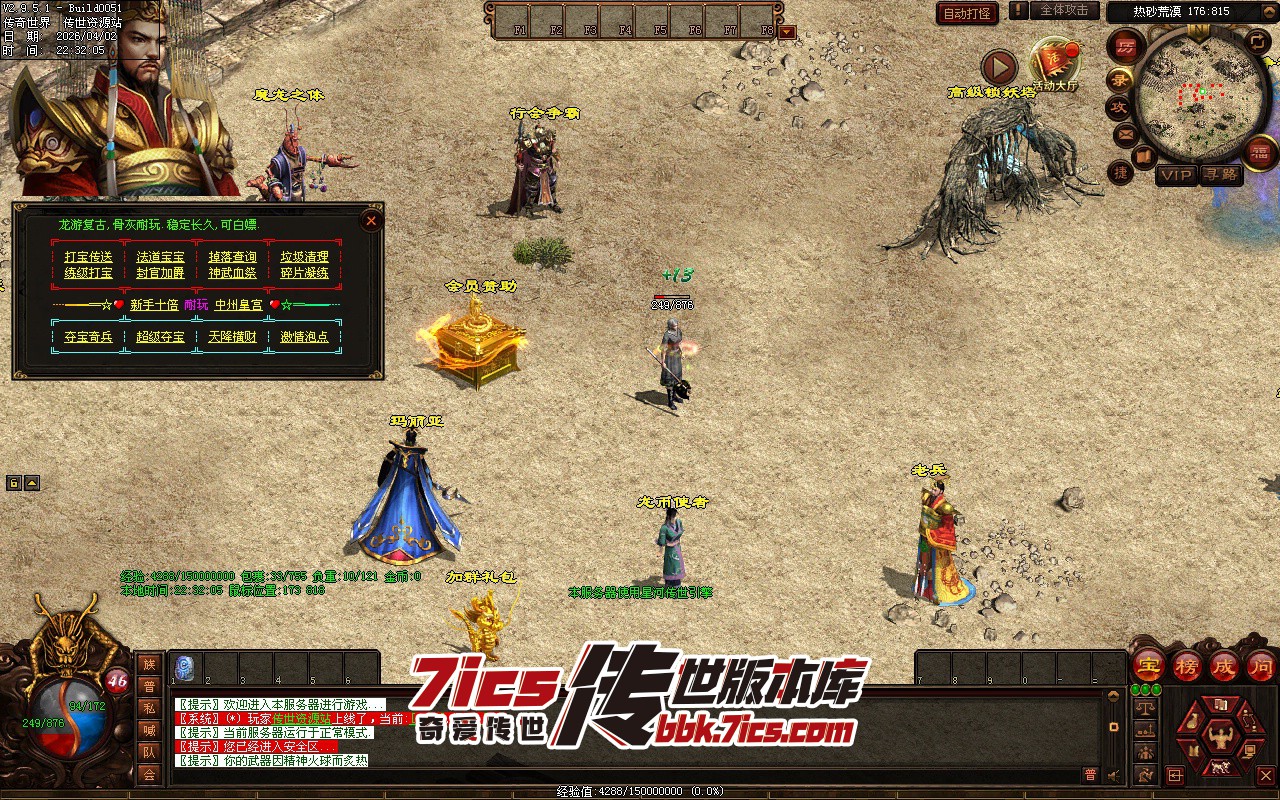1280x800 pixels.
Task: Click the 全体攻击 attack mode button
Action: pyautogui.click(x=1063, y=10)
